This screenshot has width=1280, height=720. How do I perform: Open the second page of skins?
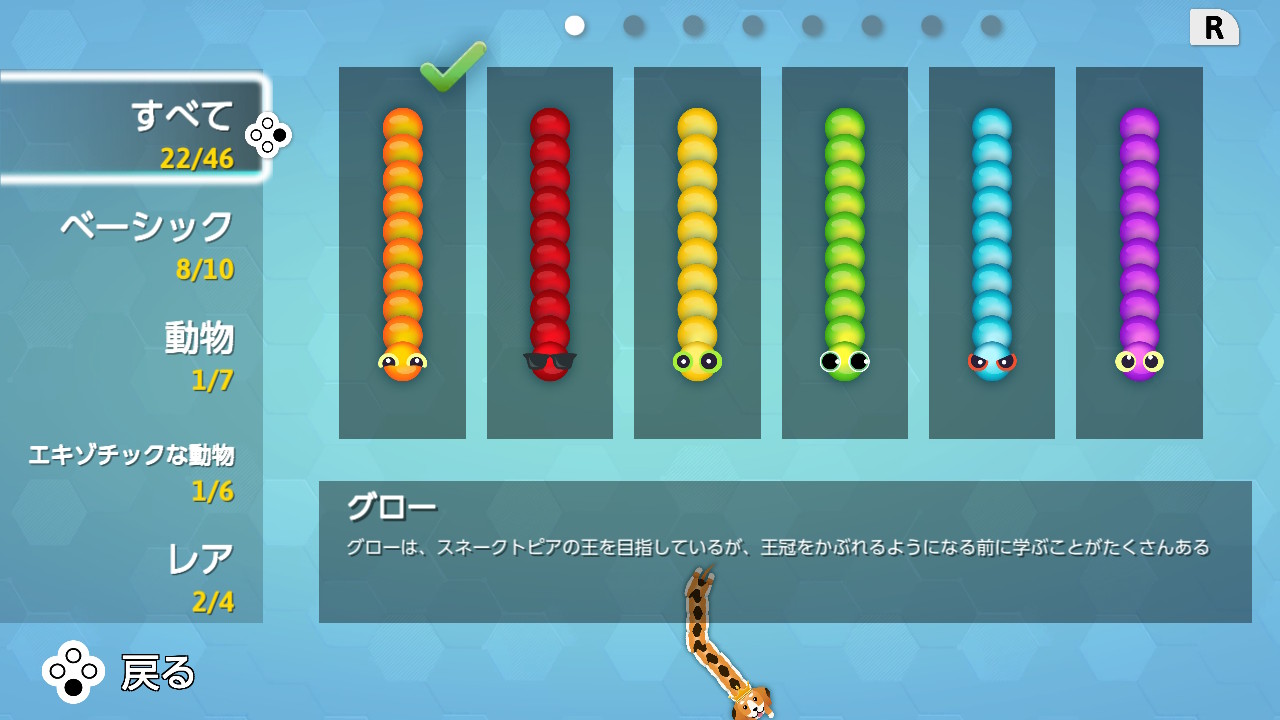click(x=632, y=26)
